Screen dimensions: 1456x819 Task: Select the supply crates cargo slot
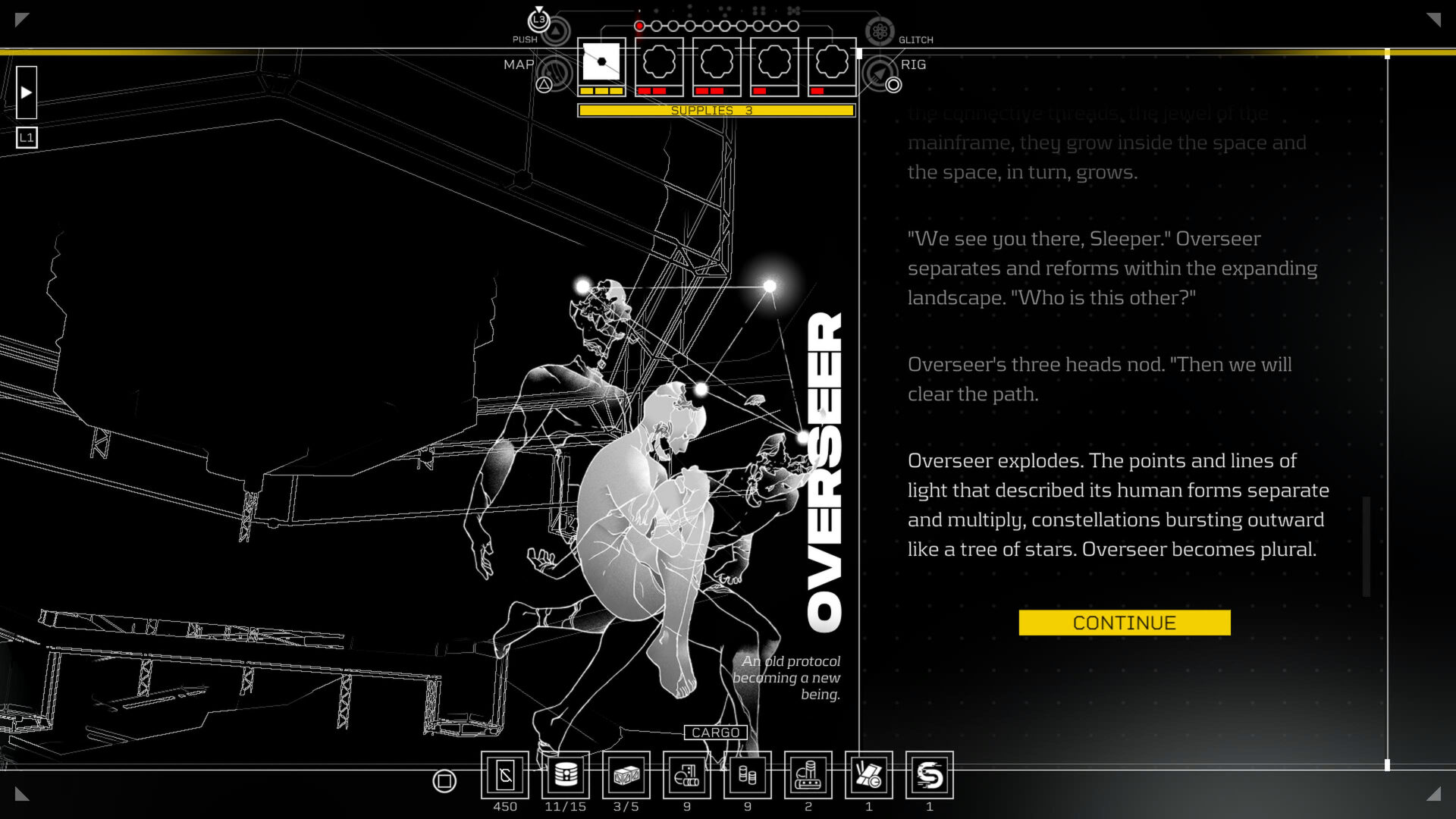click(x=626, y=775)
